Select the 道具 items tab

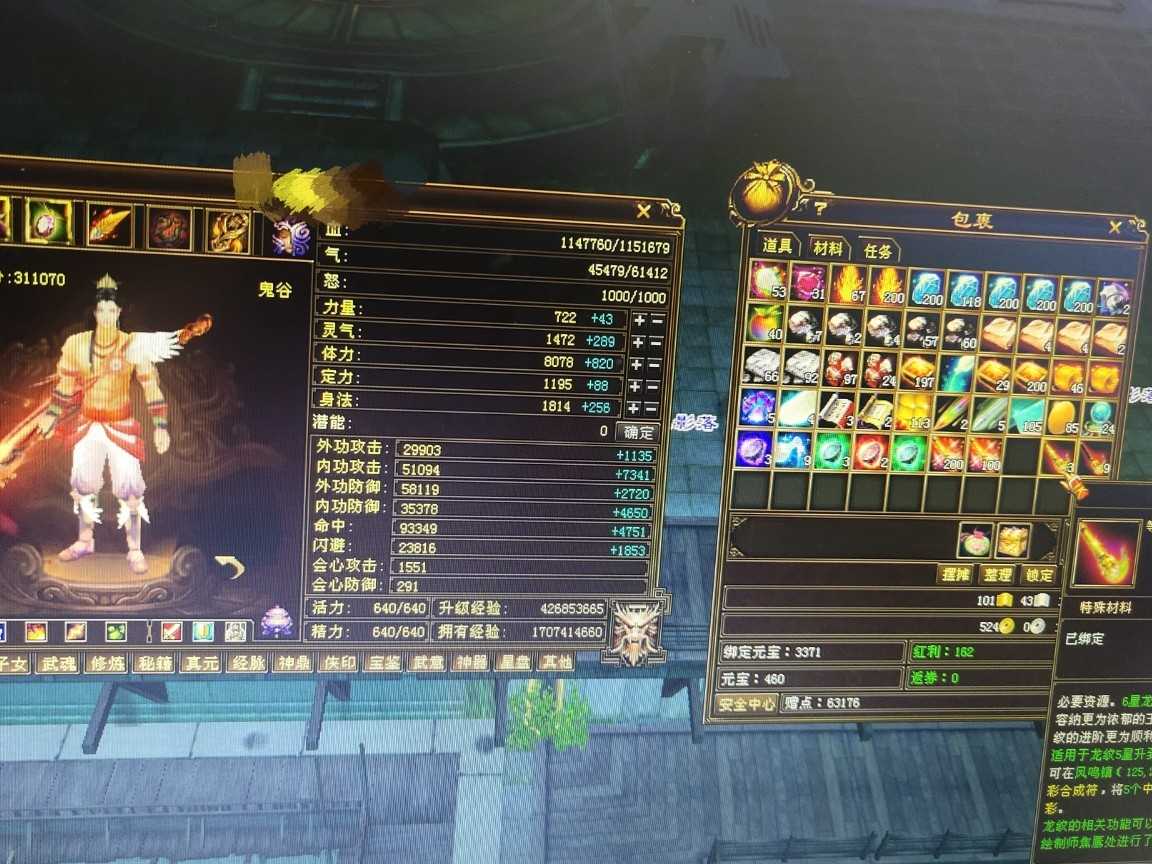point(777,246)
